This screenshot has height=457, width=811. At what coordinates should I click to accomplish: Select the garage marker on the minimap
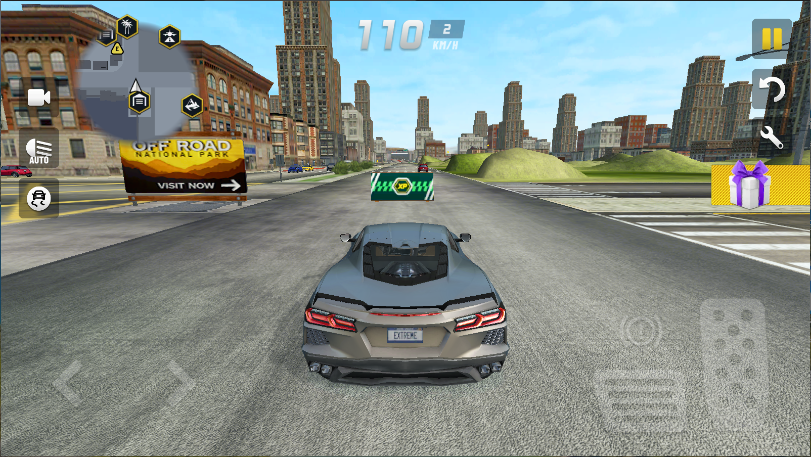pyautogui.click(x=139, y=100)
